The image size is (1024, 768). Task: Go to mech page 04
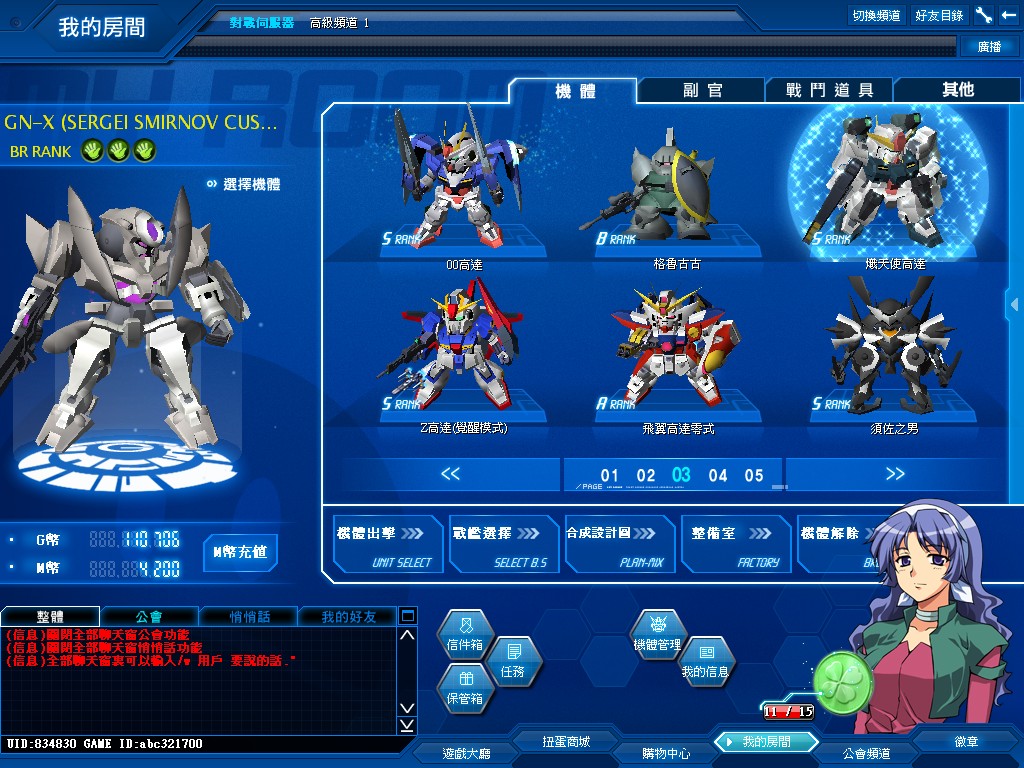tap(718, 476)
